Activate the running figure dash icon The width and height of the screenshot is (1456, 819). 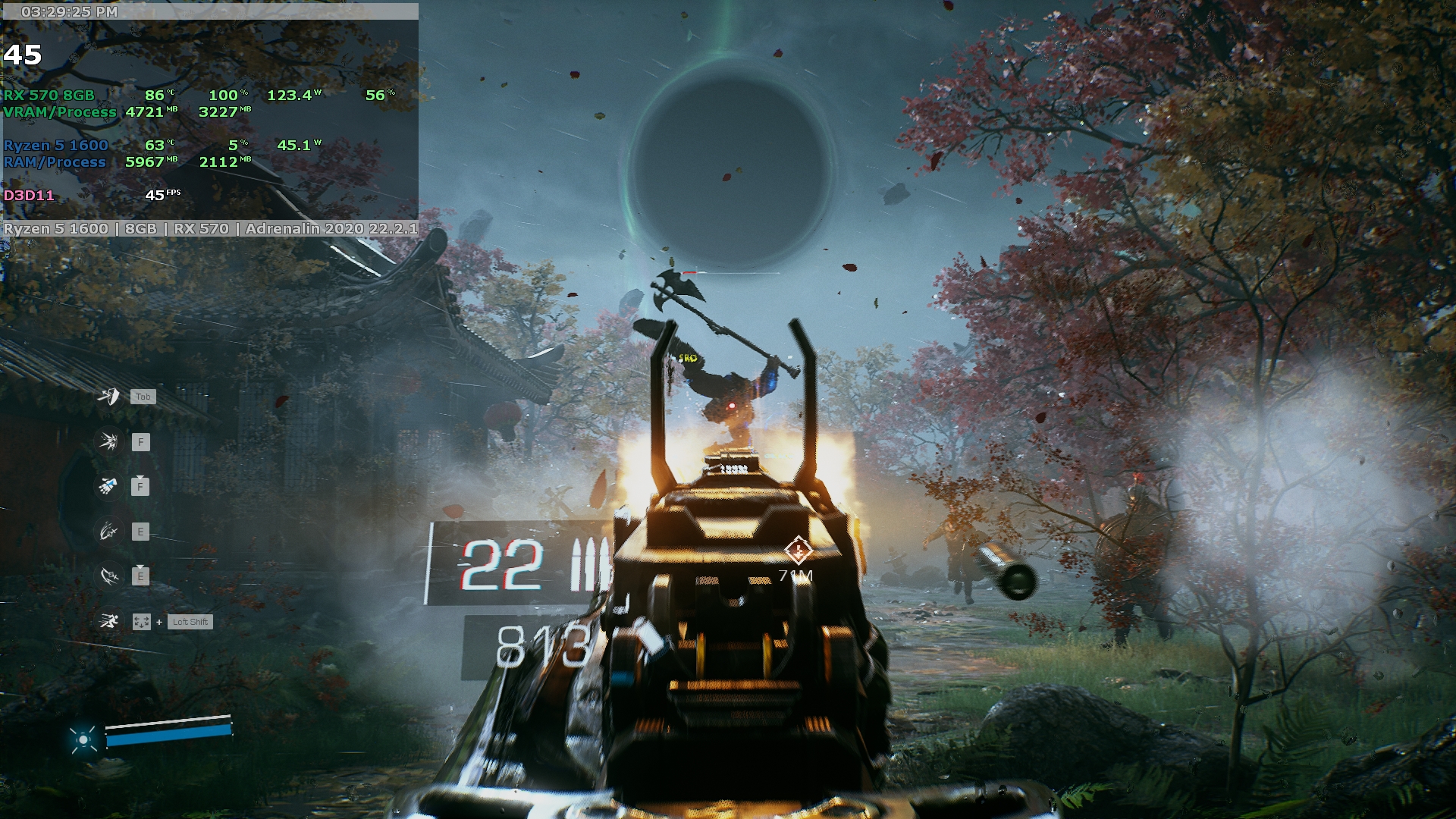pos(109,622)
